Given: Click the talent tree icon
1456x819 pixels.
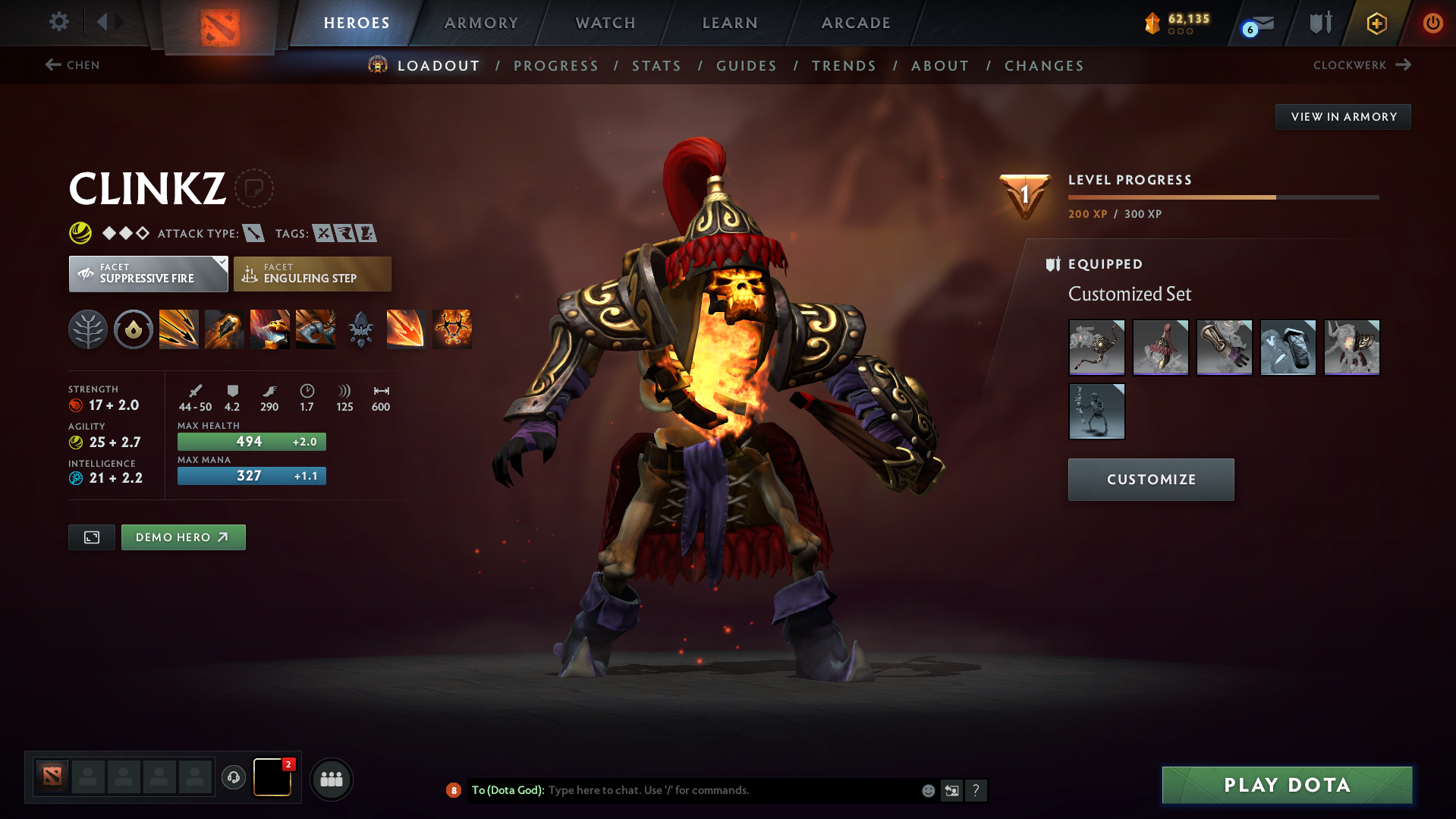Looking at the screenshot, I should [88, 329].
